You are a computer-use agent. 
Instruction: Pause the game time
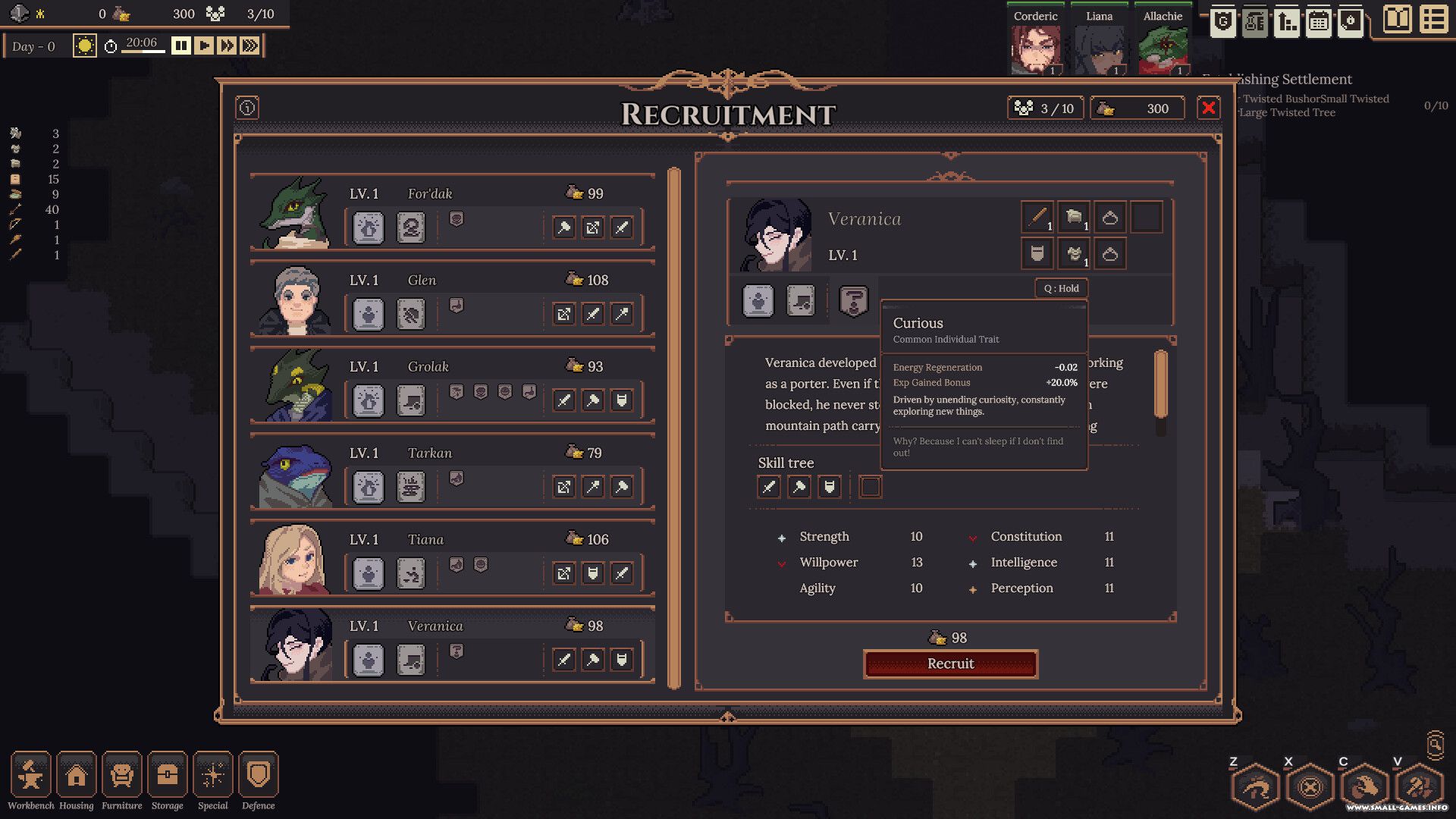pos(180,46)
